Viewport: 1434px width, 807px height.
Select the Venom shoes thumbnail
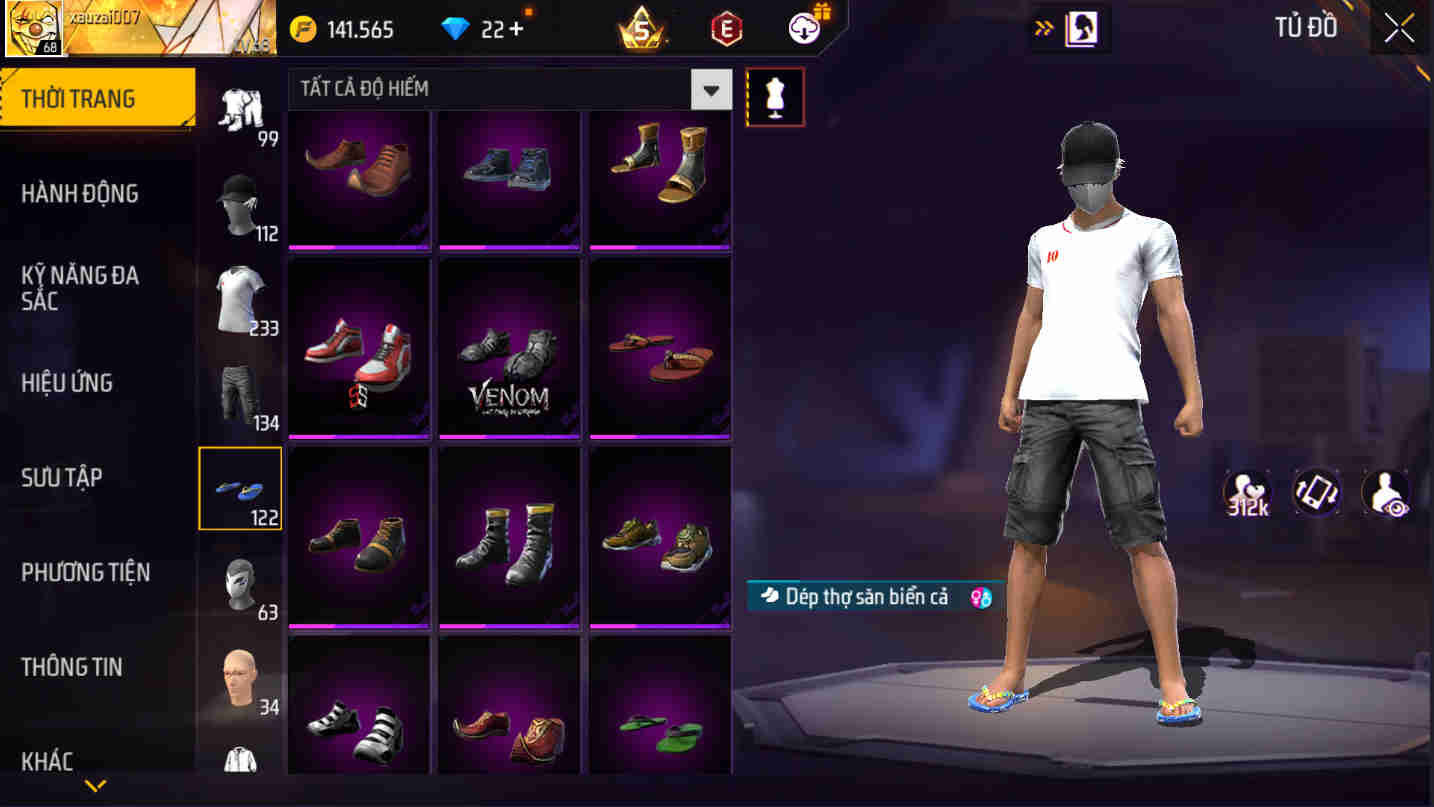coord(509,347)
